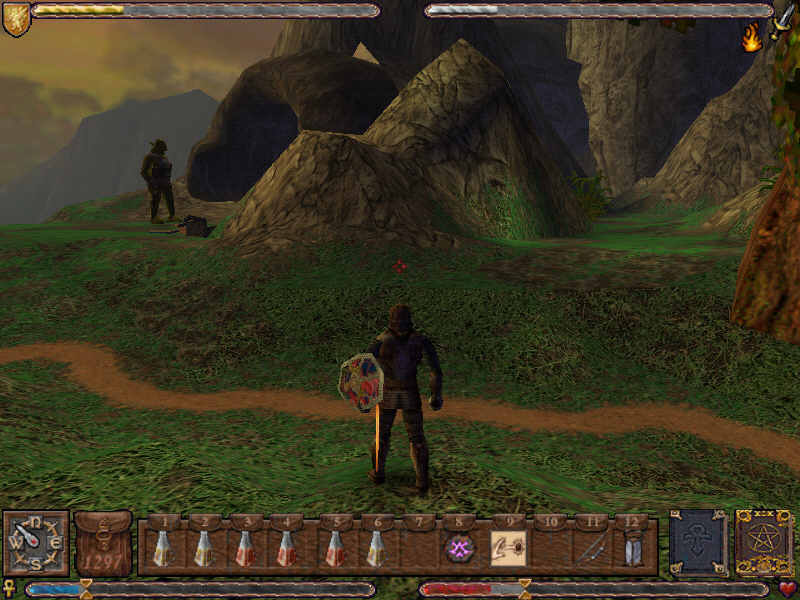Equip the bow in slot 11
Screen dimensions: 800x600
pos(591,548)
